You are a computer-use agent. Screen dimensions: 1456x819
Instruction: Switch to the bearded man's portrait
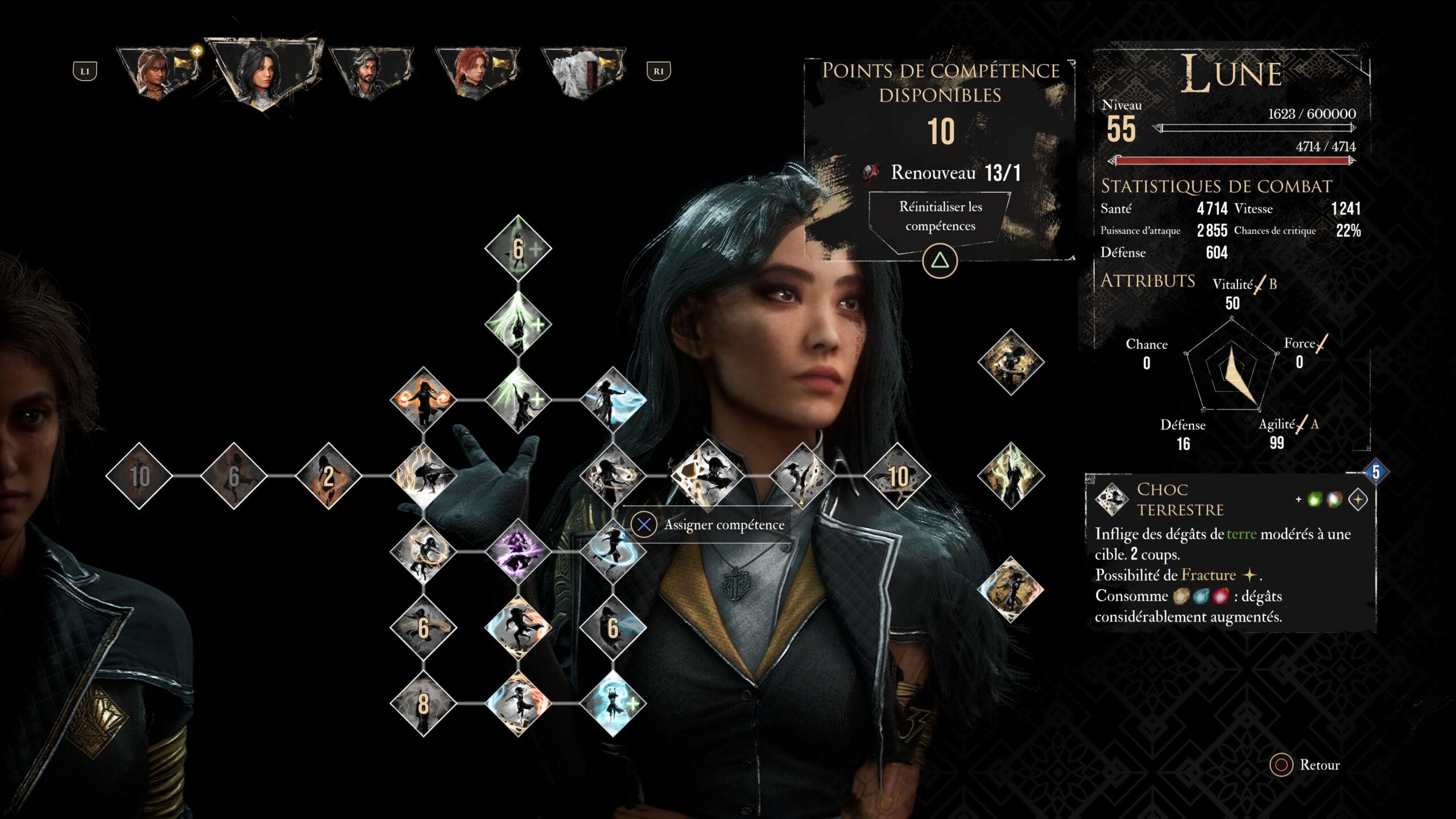point(370,72)
